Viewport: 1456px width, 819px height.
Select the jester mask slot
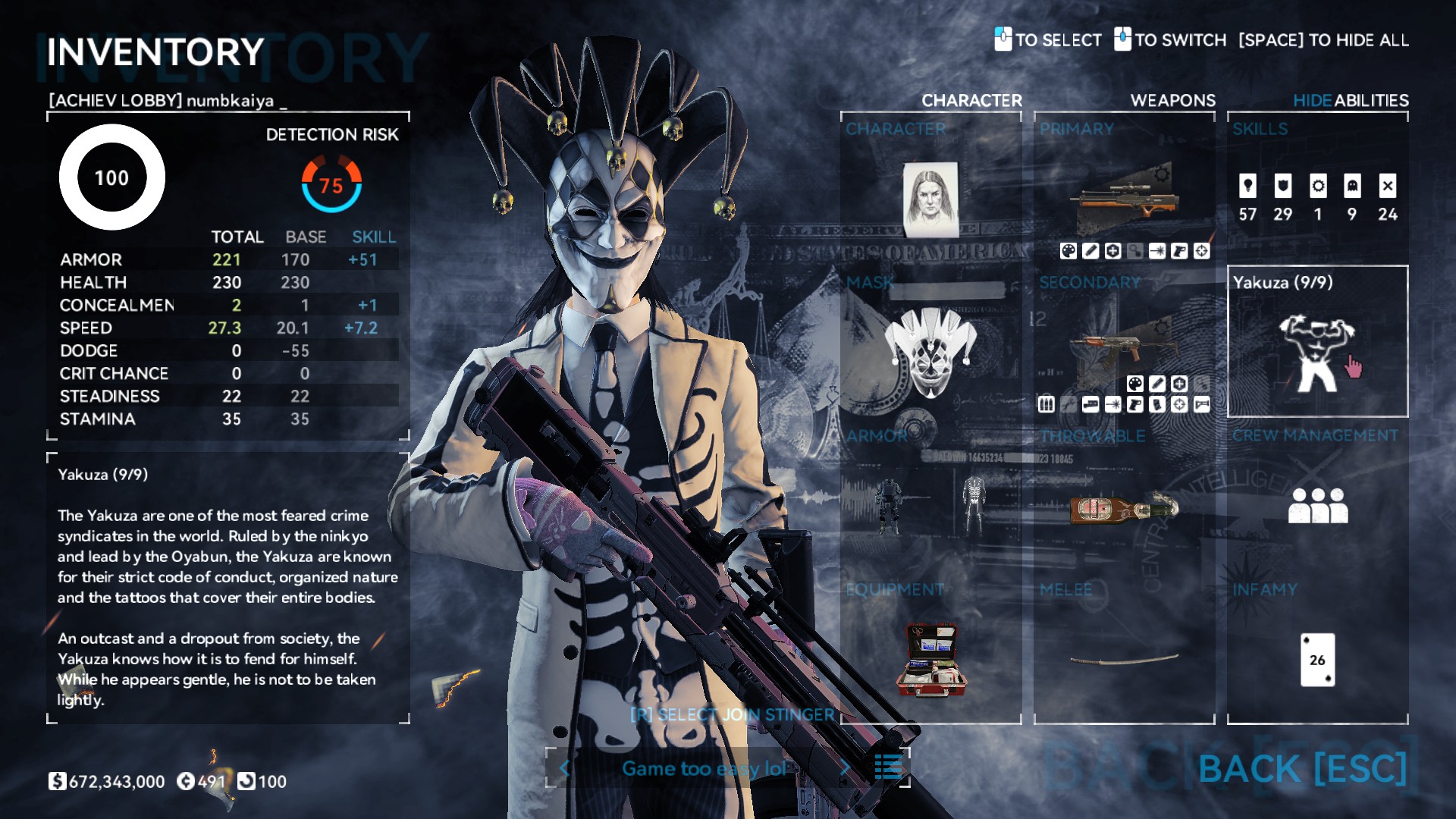click(930, 350)
